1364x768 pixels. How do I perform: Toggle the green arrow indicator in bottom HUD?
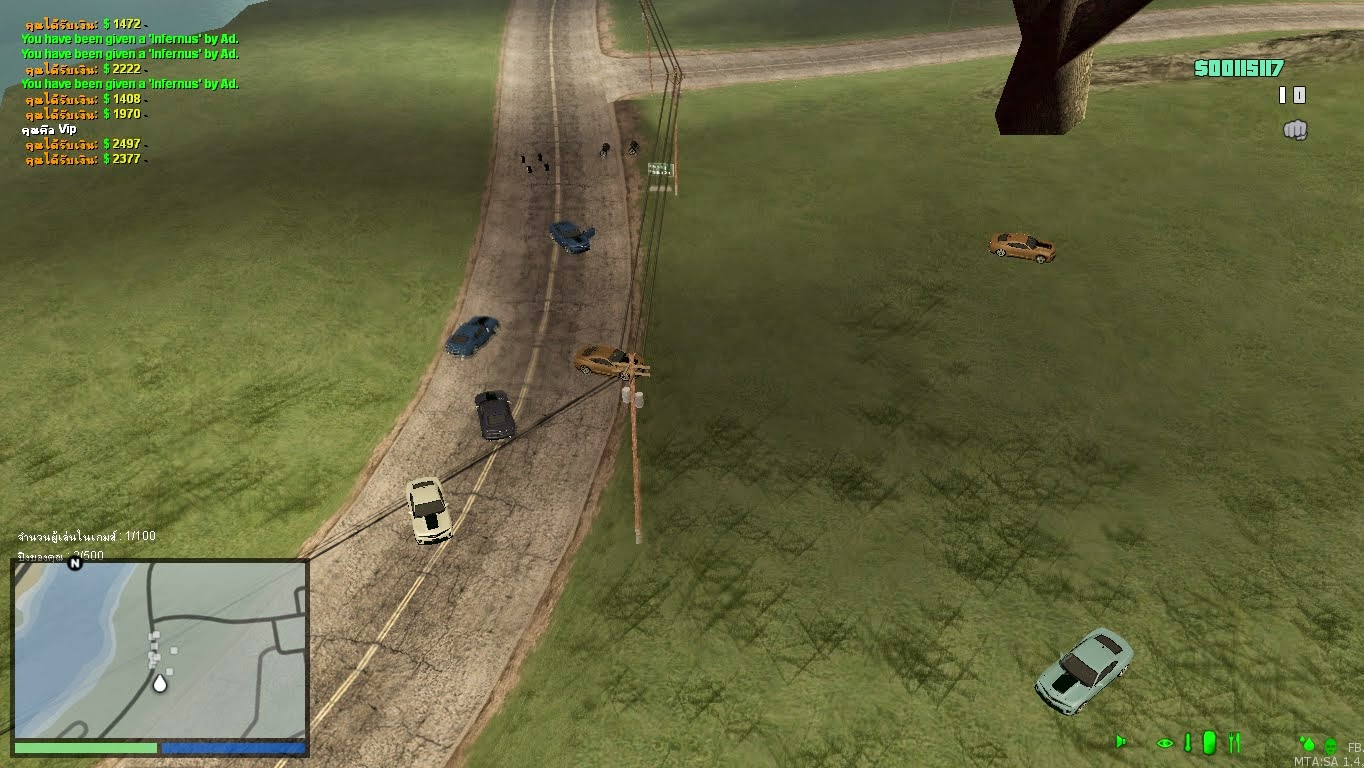[x=1121, y=742]
